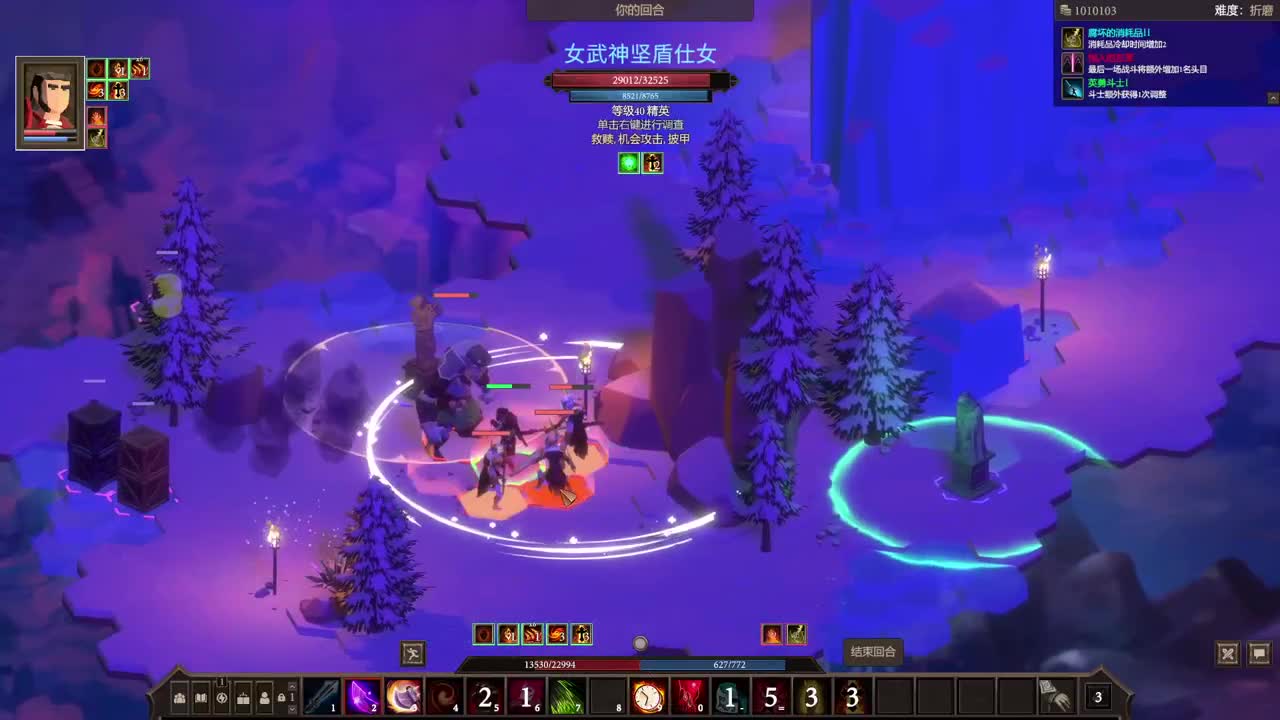Click the green buff orb under the boss name
The height and width of the screenshot is (720, 1280).
[x=627, y=163]
